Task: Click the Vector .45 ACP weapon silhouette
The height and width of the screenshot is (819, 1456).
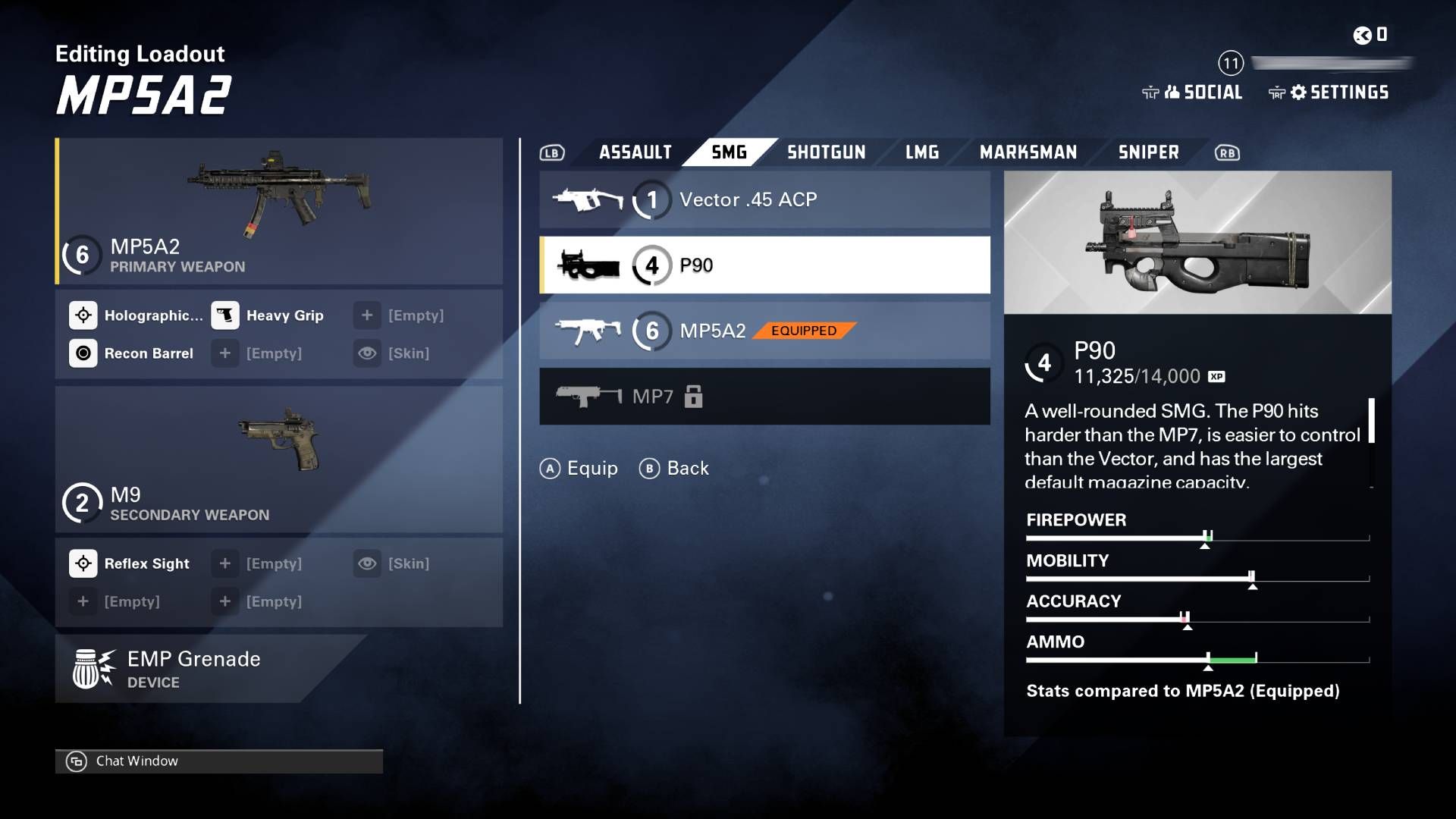Action: click(588, 199)
